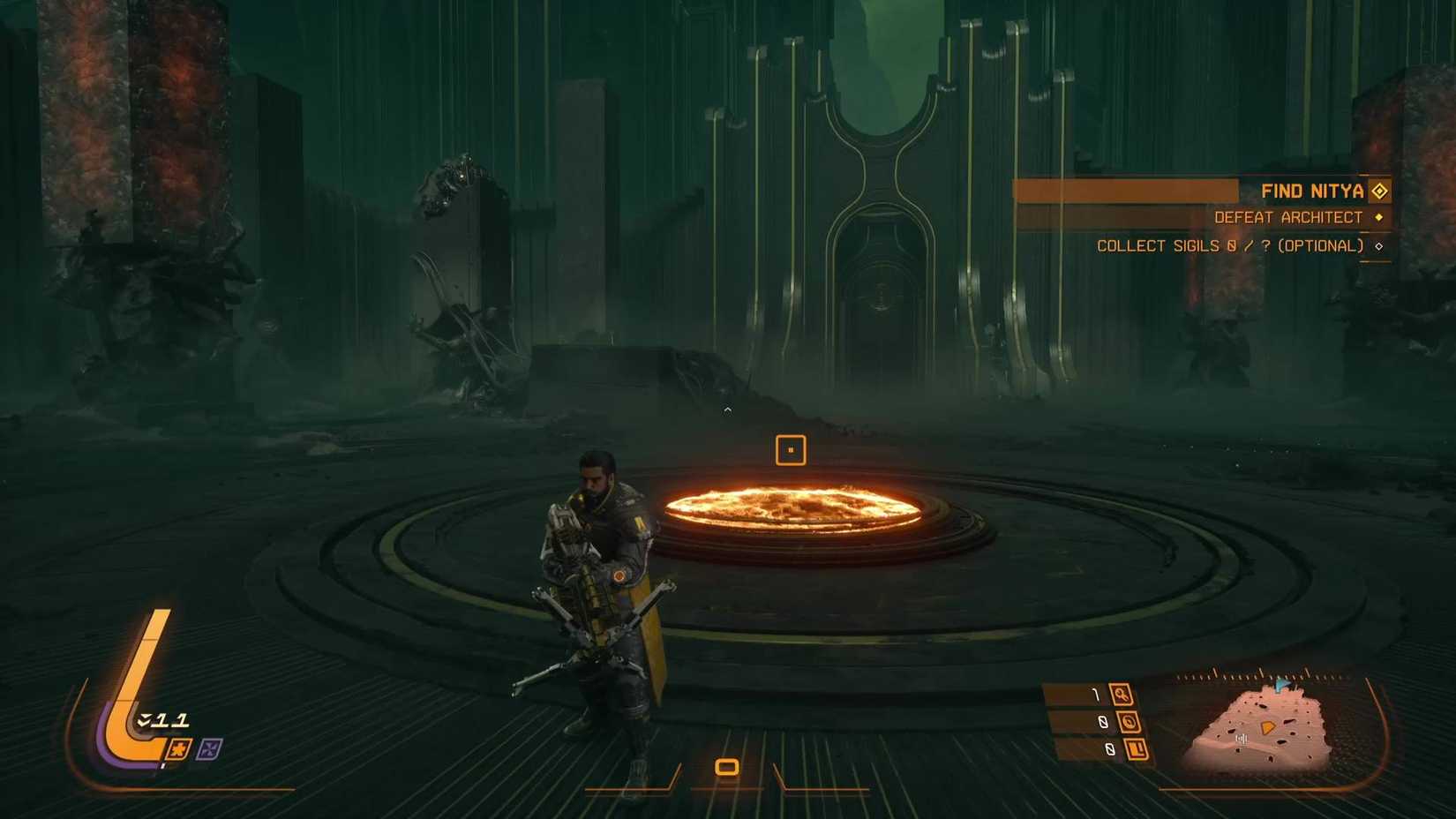Viewport: 1456px width, 819px height.
Task: Select the key resource icon near the minimap
Action: pos(1121,694)
